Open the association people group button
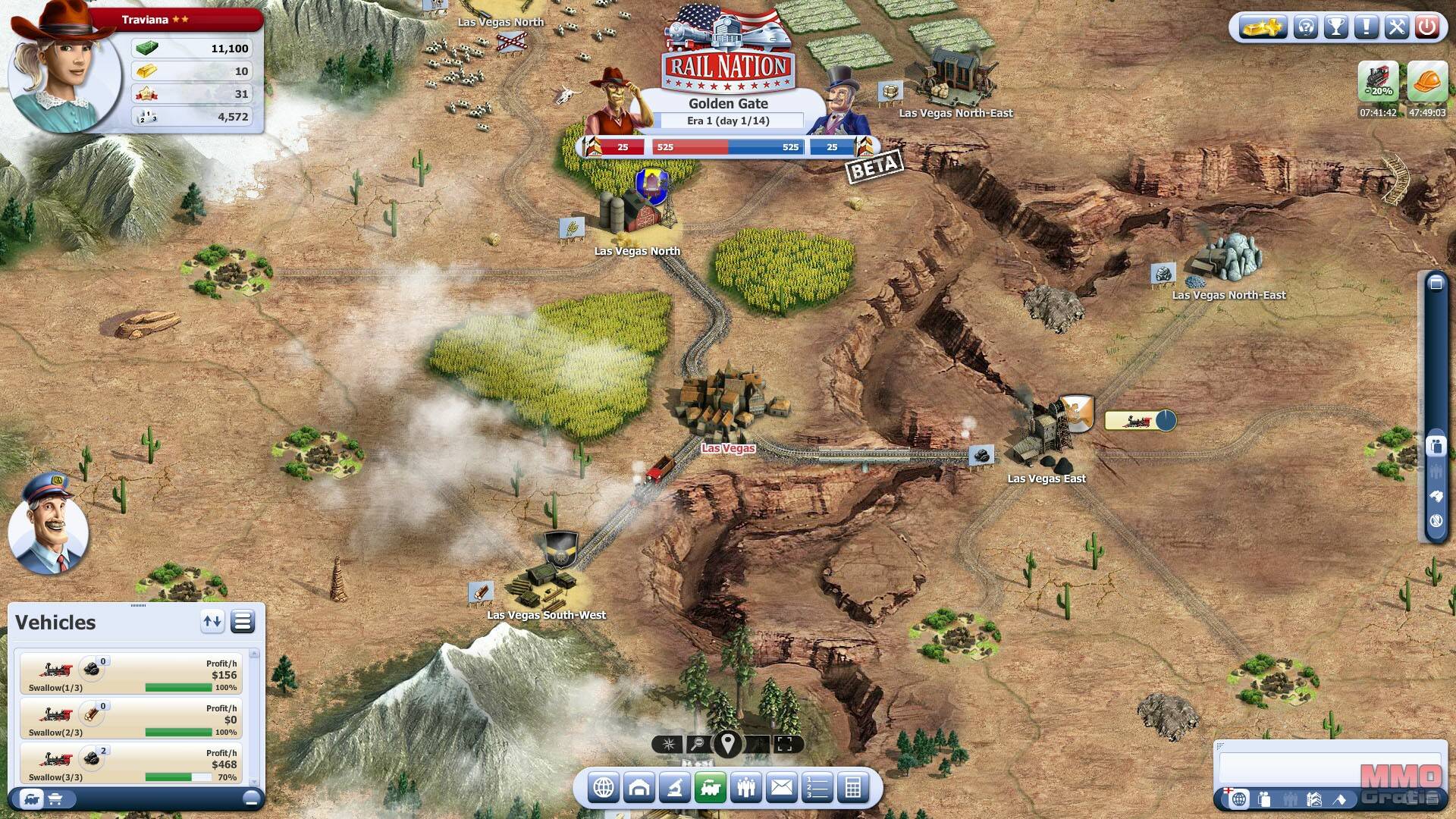1456x819 pixels. tap(746, 788)
